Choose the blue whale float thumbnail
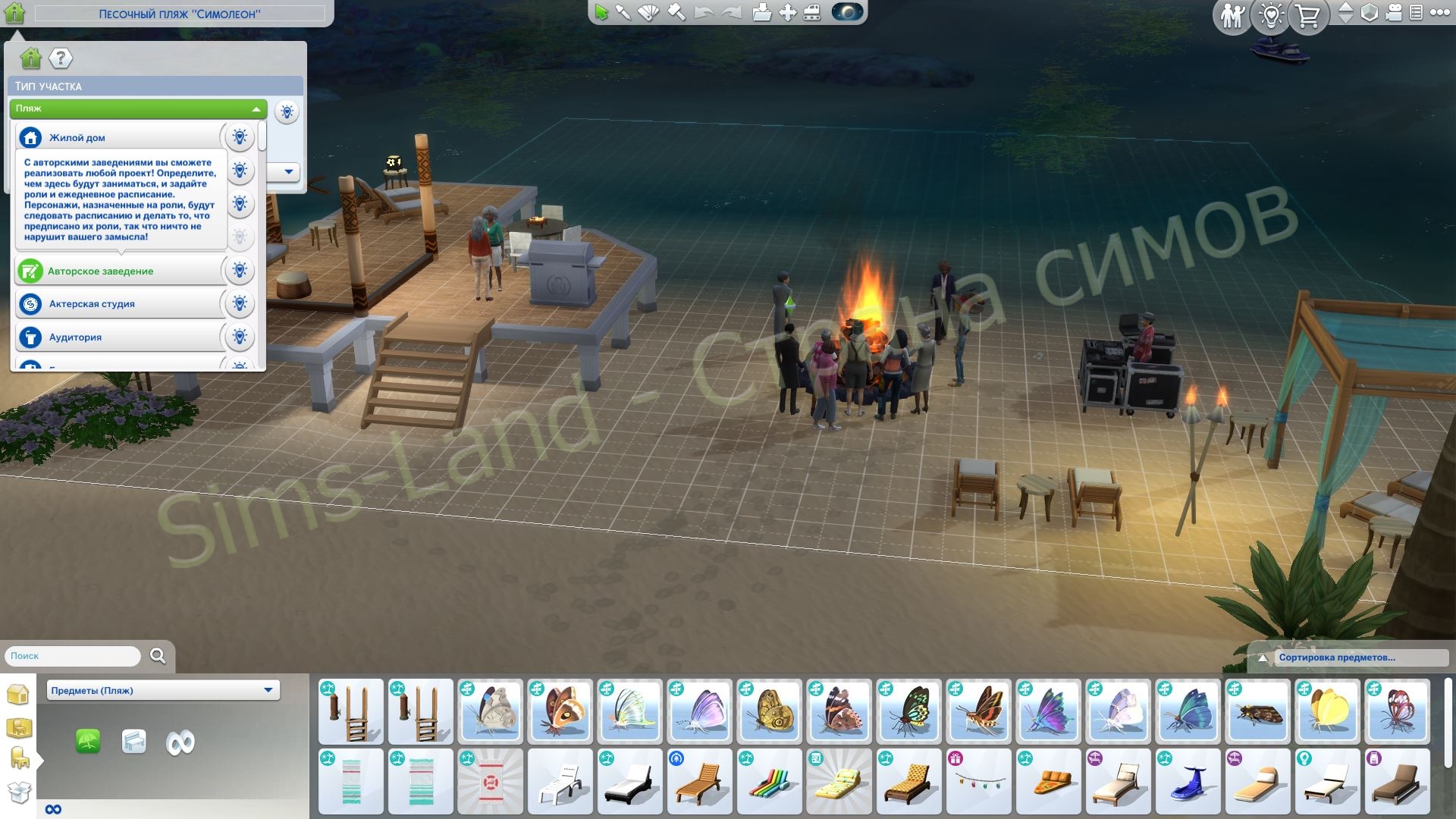The height and width of the screenshot is (819, 1456). 1187,781
